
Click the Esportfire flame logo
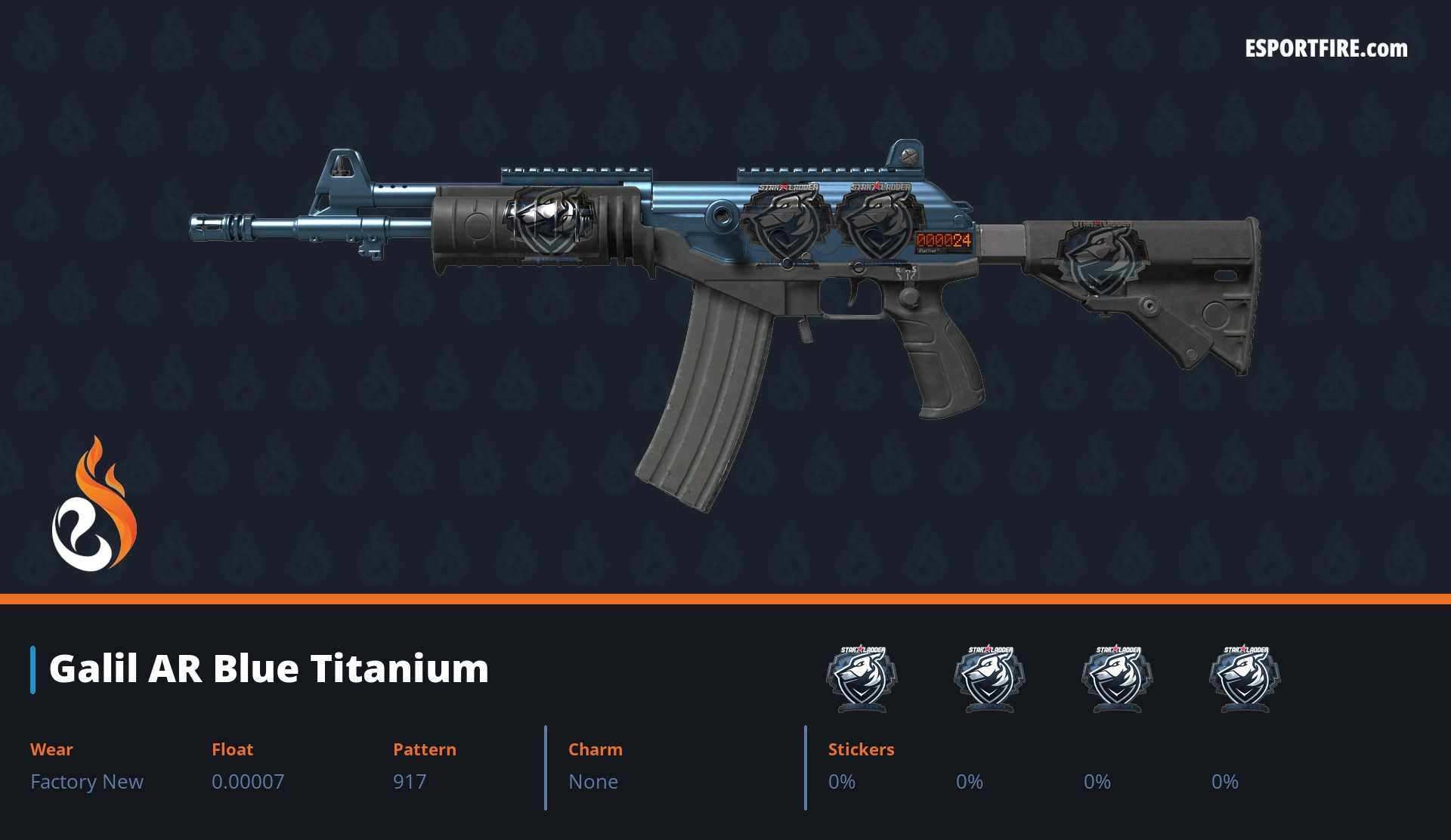click(x=94, y=505)
